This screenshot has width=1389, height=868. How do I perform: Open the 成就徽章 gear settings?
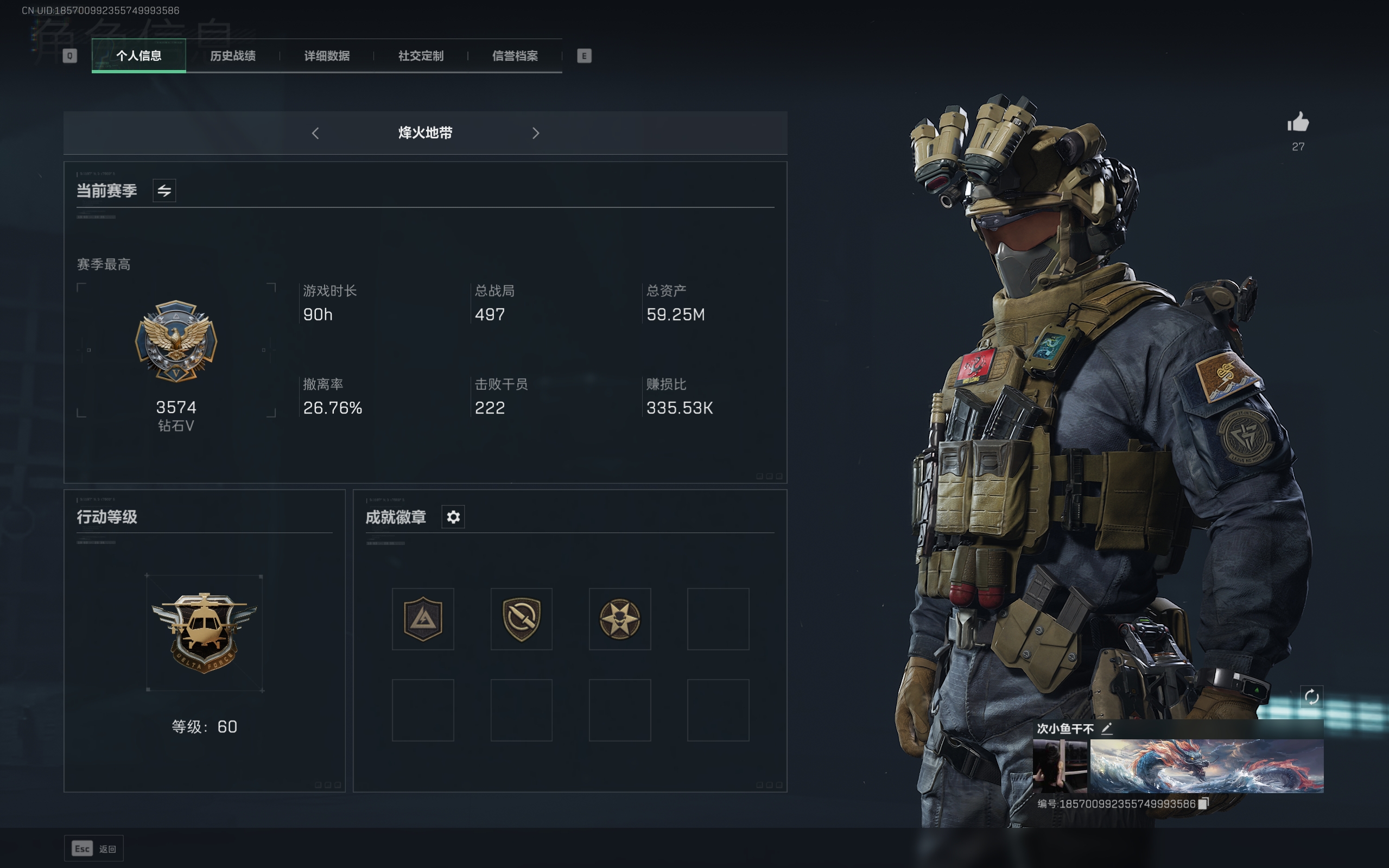(x=453, y=517)
